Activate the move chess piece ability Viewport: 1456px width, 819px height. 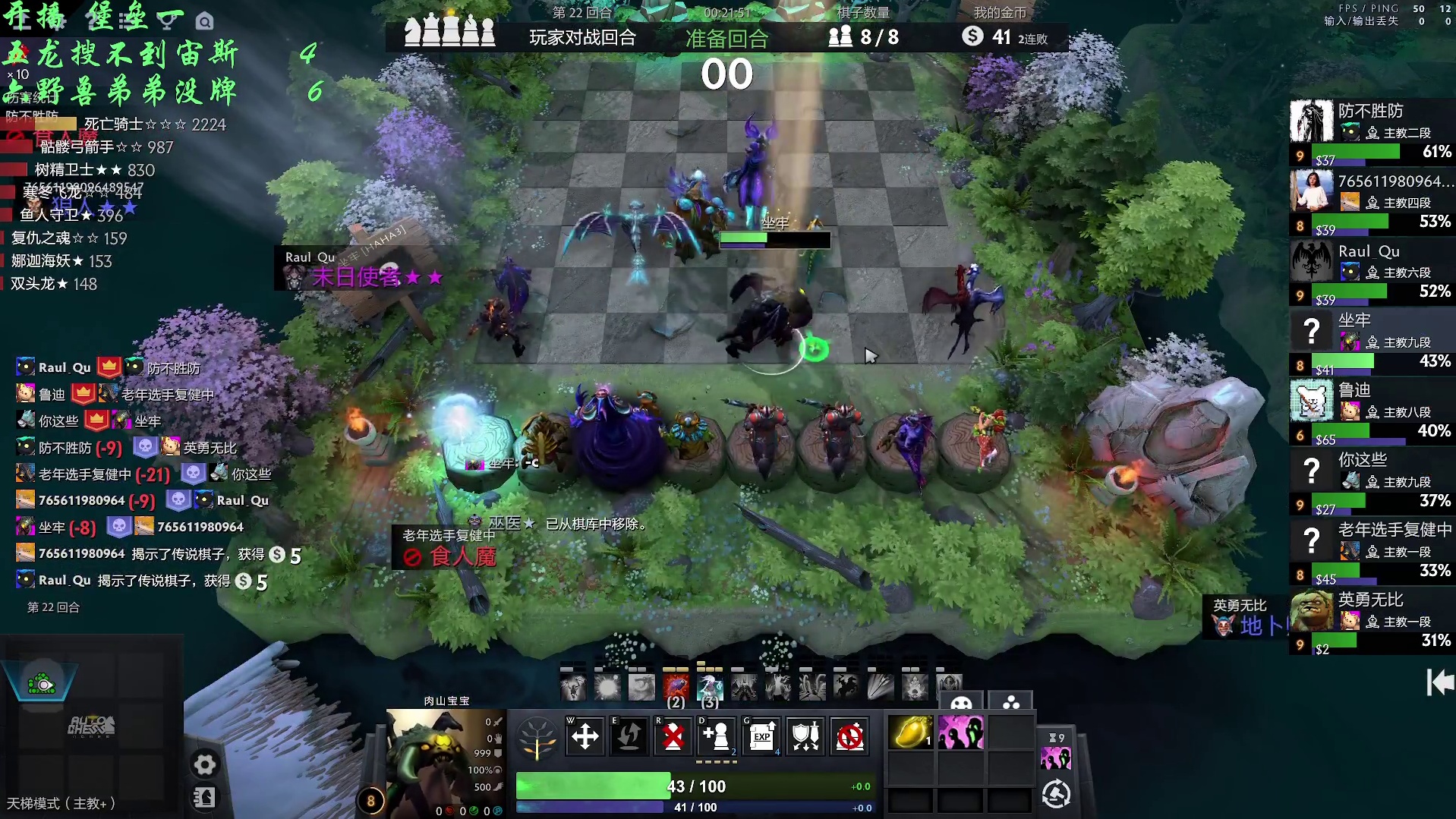[585, 736]
